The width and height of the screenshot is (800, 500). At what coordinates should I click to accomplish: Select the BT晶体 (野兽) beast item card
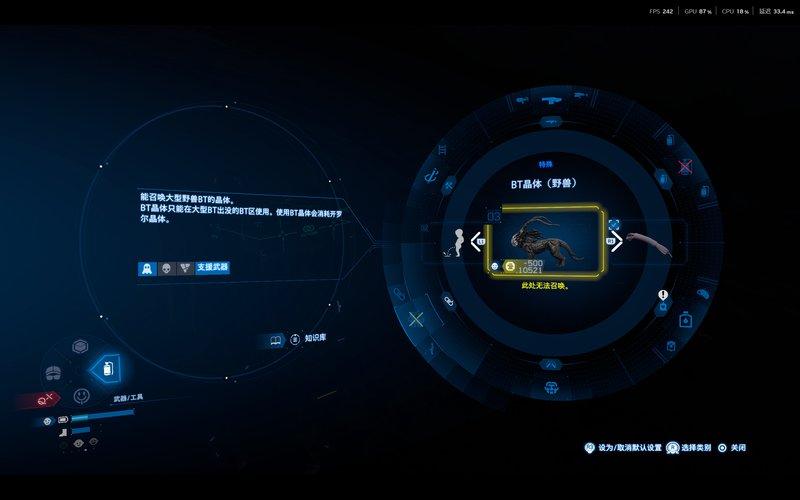pyautogui.click(x=545, y=241)
